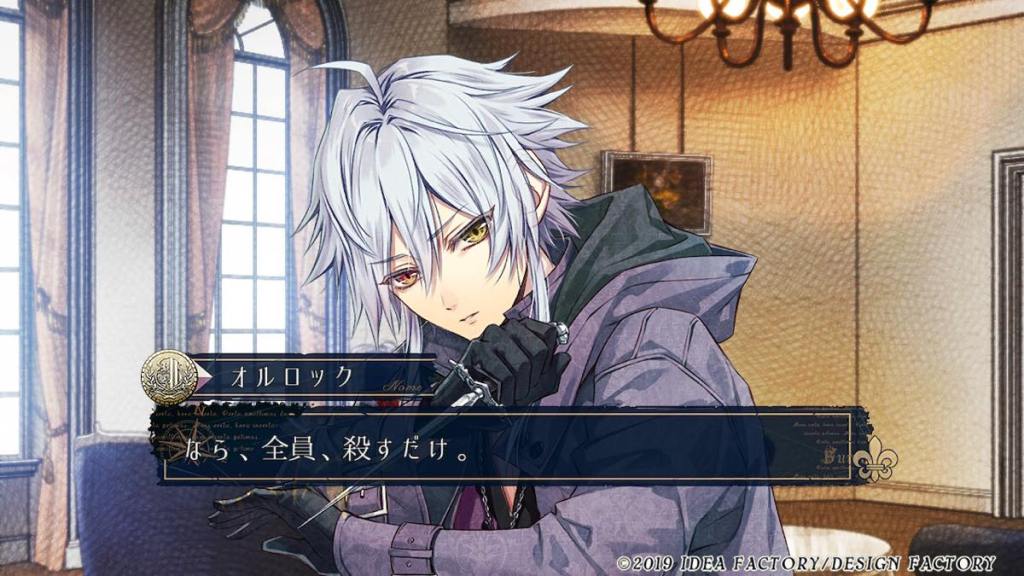
Task: Click the fleur-de-lis advance icon
Action: 876,459
